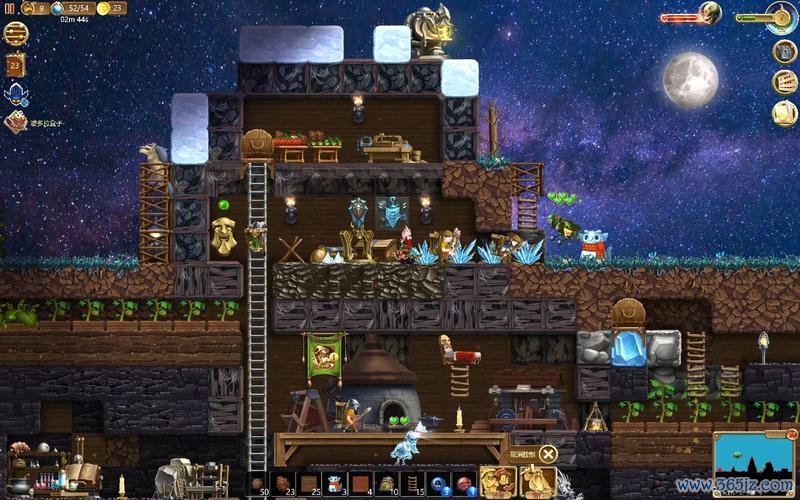This screenshot has height=500, width=800.
Task: Open the tech book showing 23
Action: 15,65
